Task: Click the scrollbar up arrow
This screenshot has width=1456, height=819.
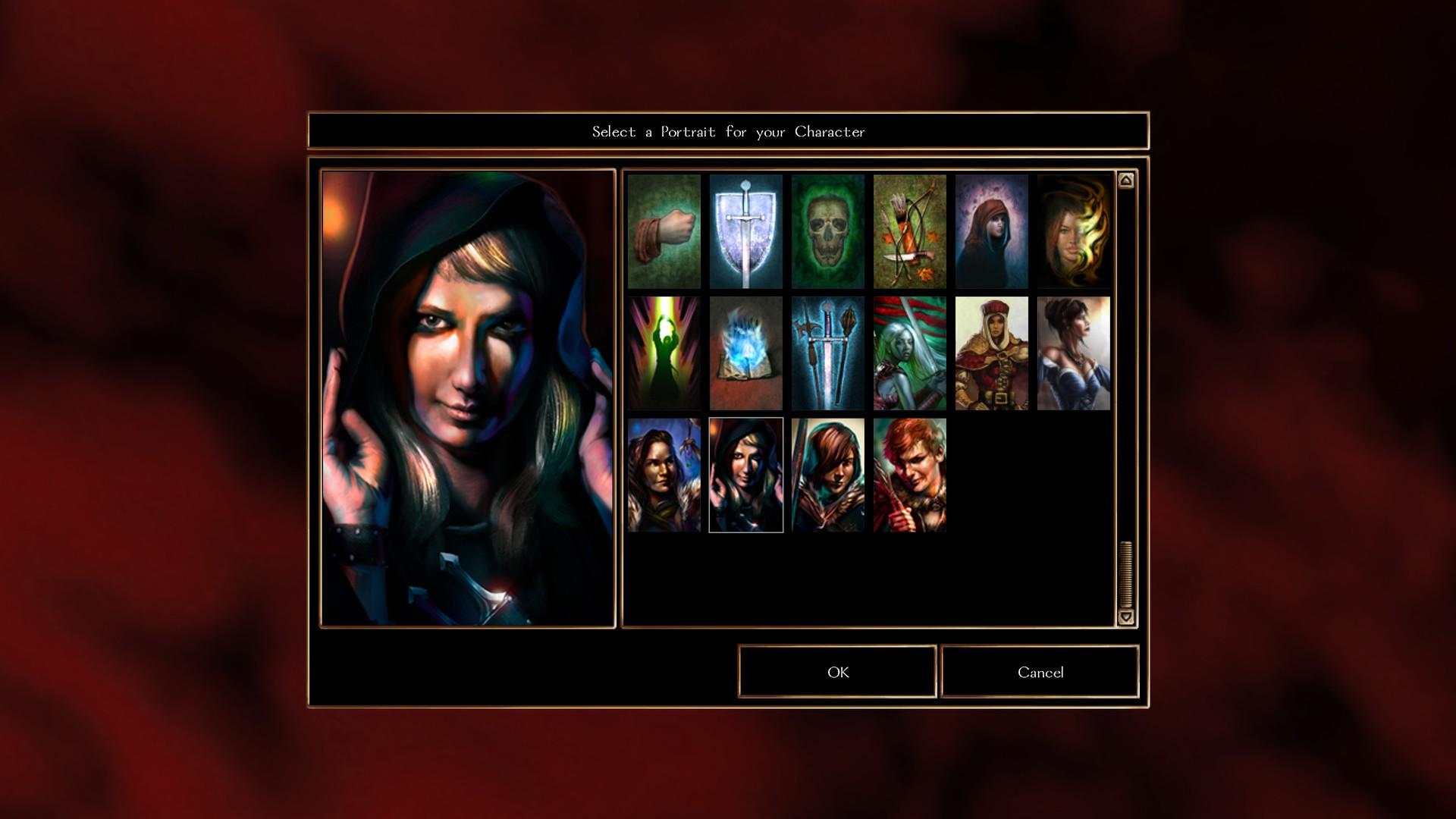Action: (x=1125, y=178)
